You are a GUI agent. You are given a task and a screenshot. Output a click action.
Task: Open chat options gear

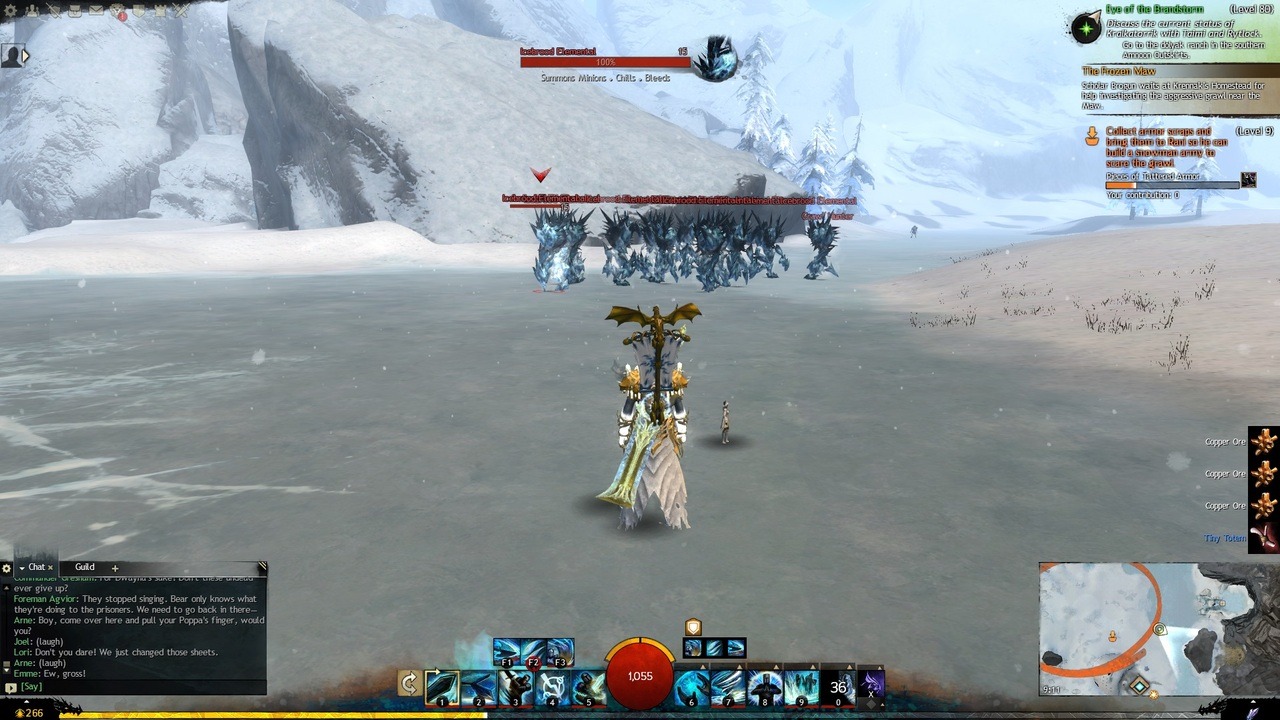(7, 568)
